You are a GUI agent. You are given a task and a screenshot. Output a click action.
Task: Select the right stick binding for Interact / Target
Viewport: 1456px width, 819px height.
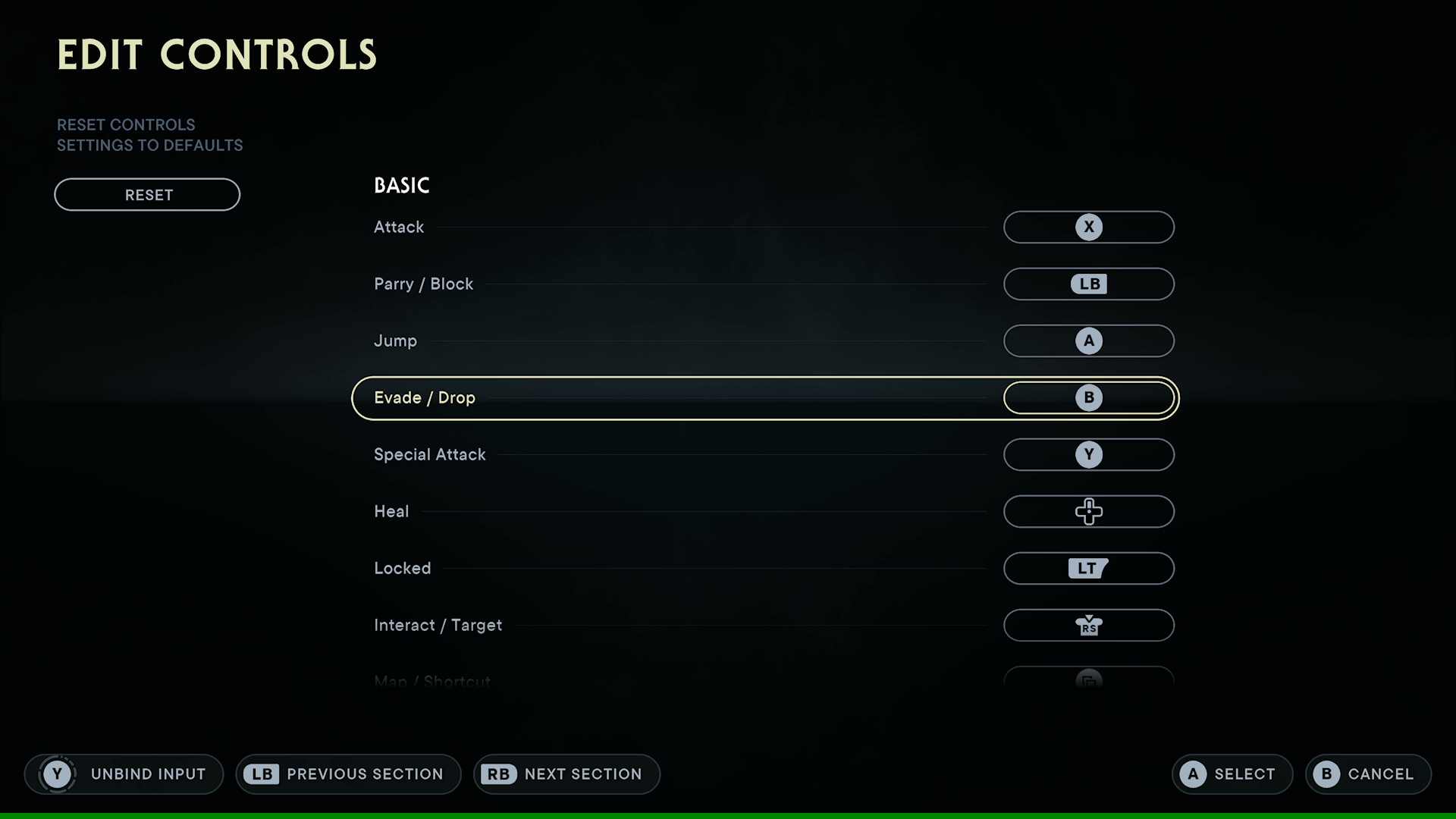tap(1089, 625)
